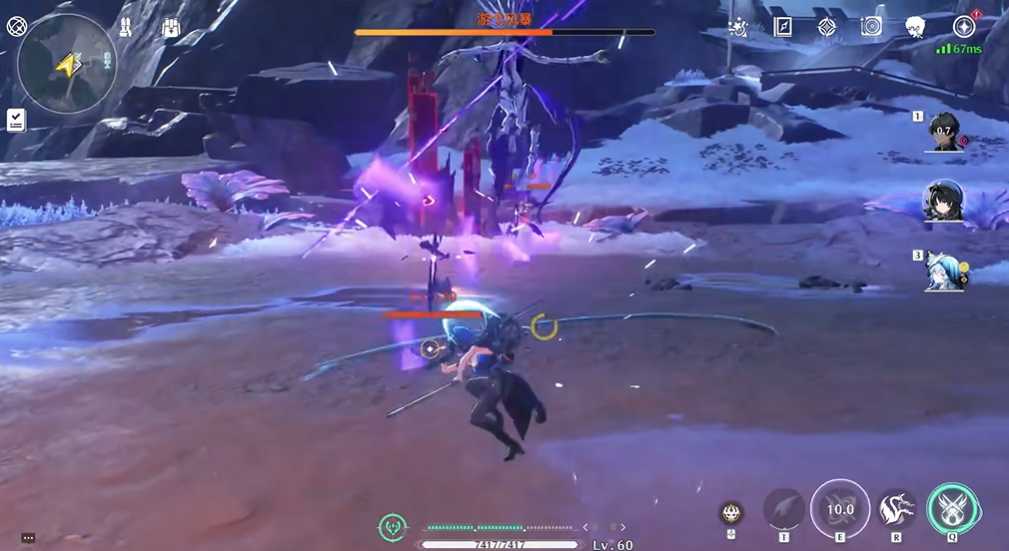Viewport: 1009px width, 551px height.
Task: Open the sparkle events icon in top bar
Action: 738,27
